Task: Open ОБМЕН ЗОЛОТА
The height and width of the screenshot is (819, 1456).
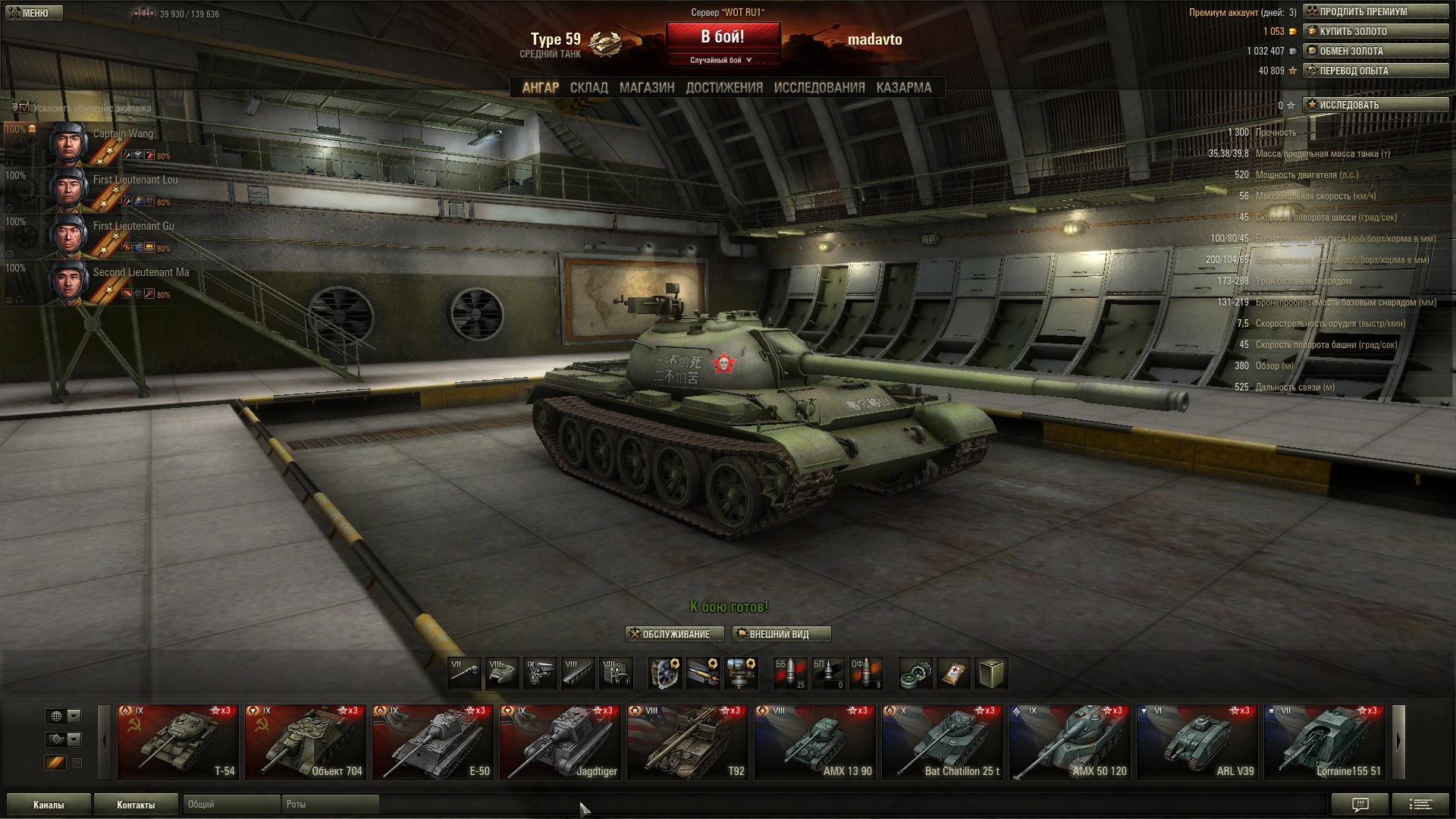Action: click(x=1375, y=51)
